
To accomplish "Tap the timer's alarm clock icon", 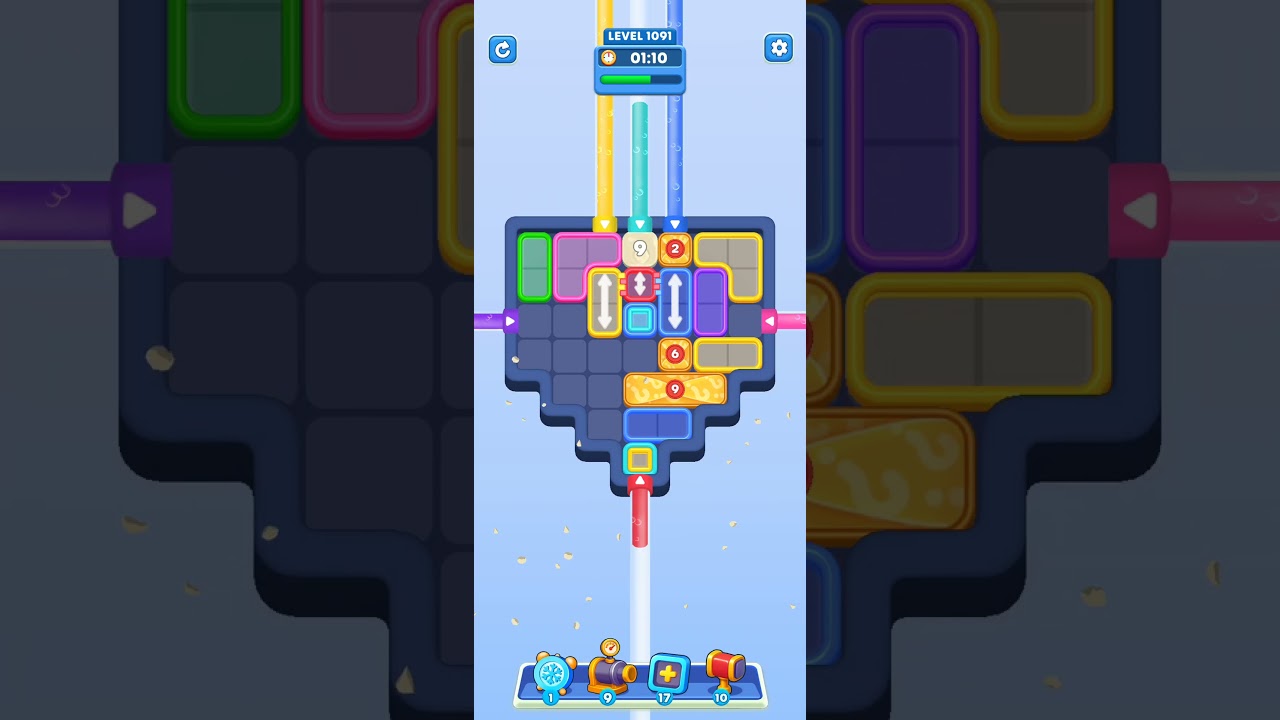I will [608, 57].
